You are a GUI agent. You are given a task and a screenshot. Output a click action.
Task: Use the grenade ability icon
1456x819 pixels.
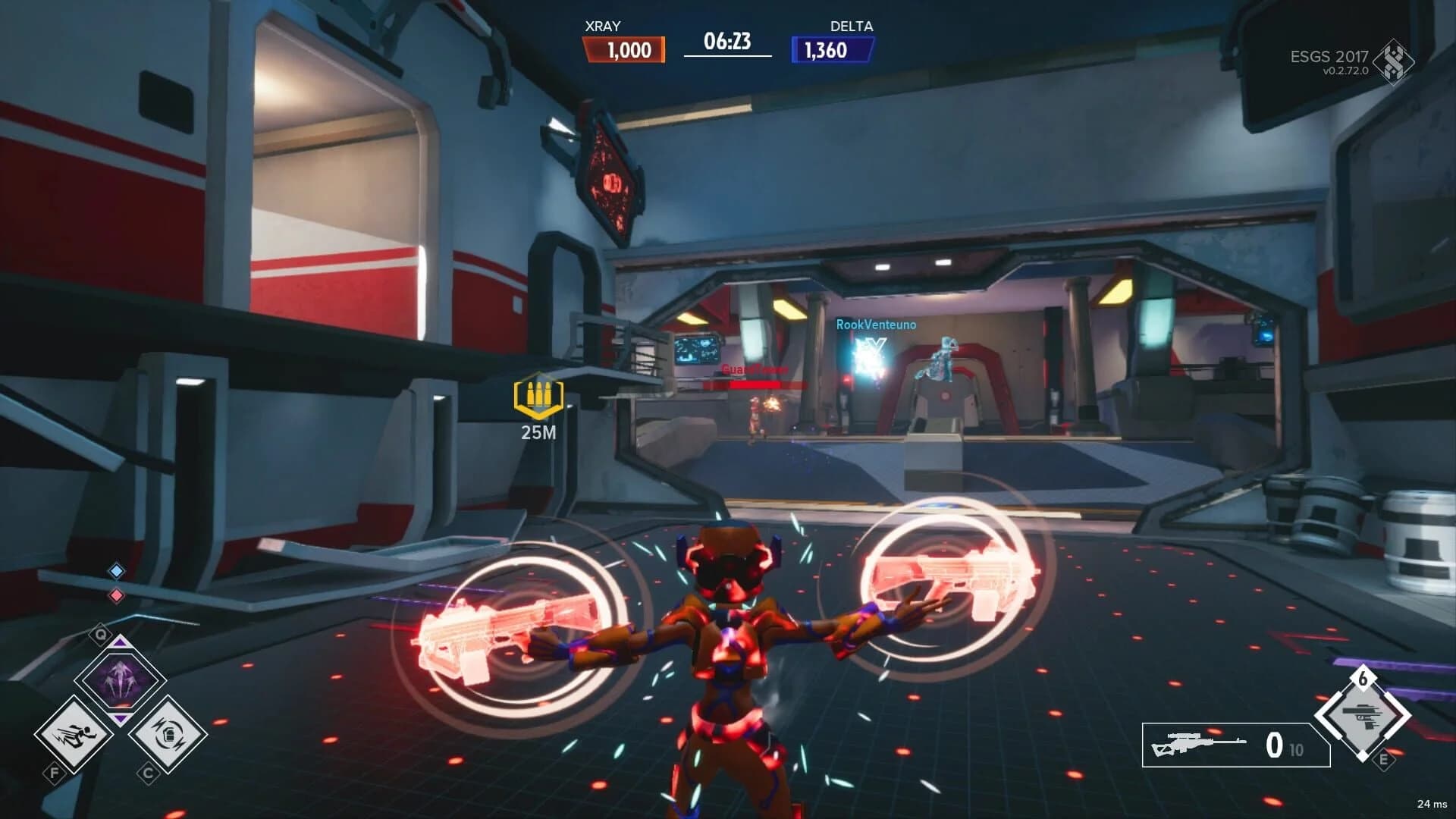(x=168, y=733)
